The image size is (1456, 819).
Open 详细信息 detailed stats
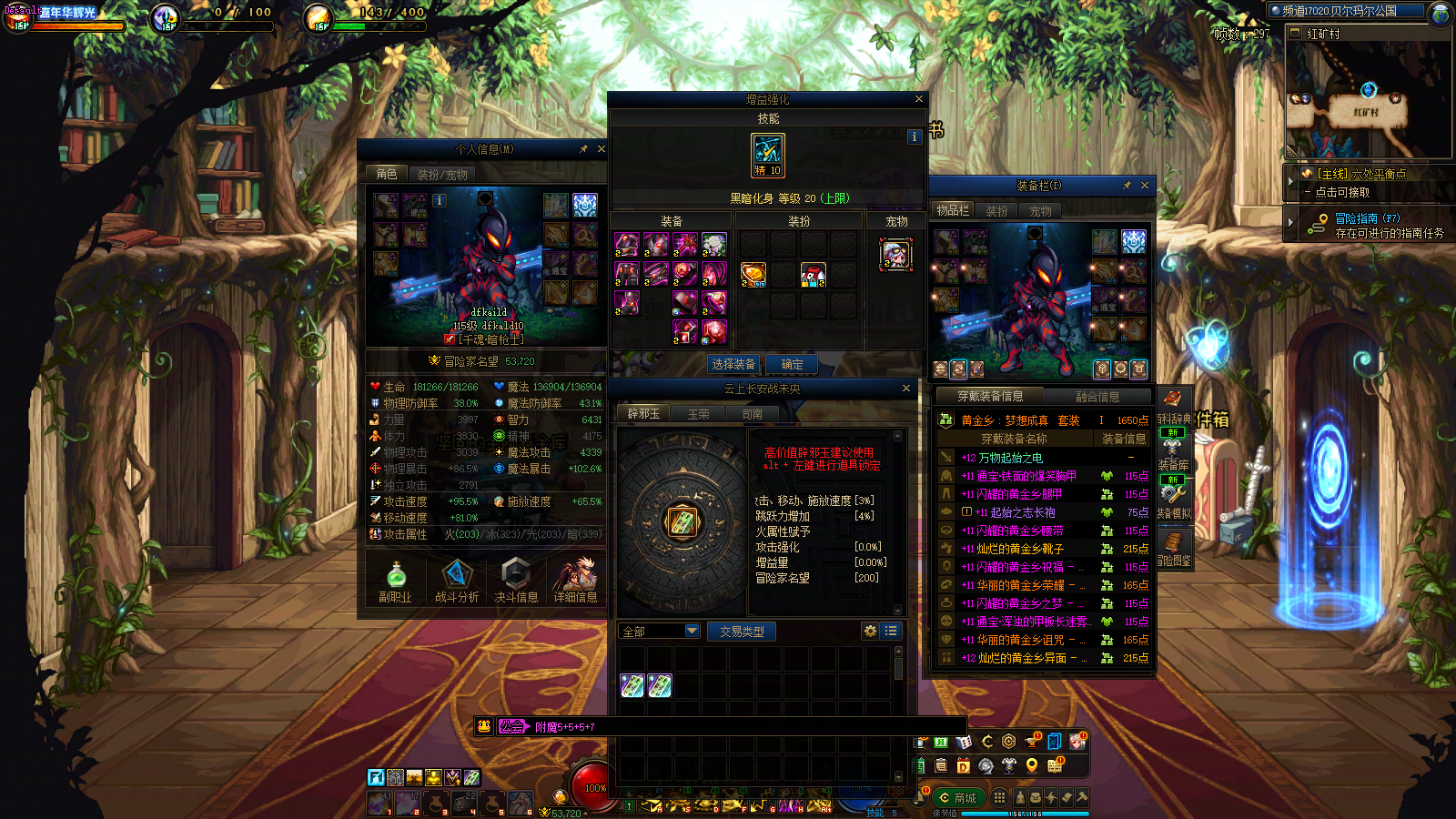point(575,581)
